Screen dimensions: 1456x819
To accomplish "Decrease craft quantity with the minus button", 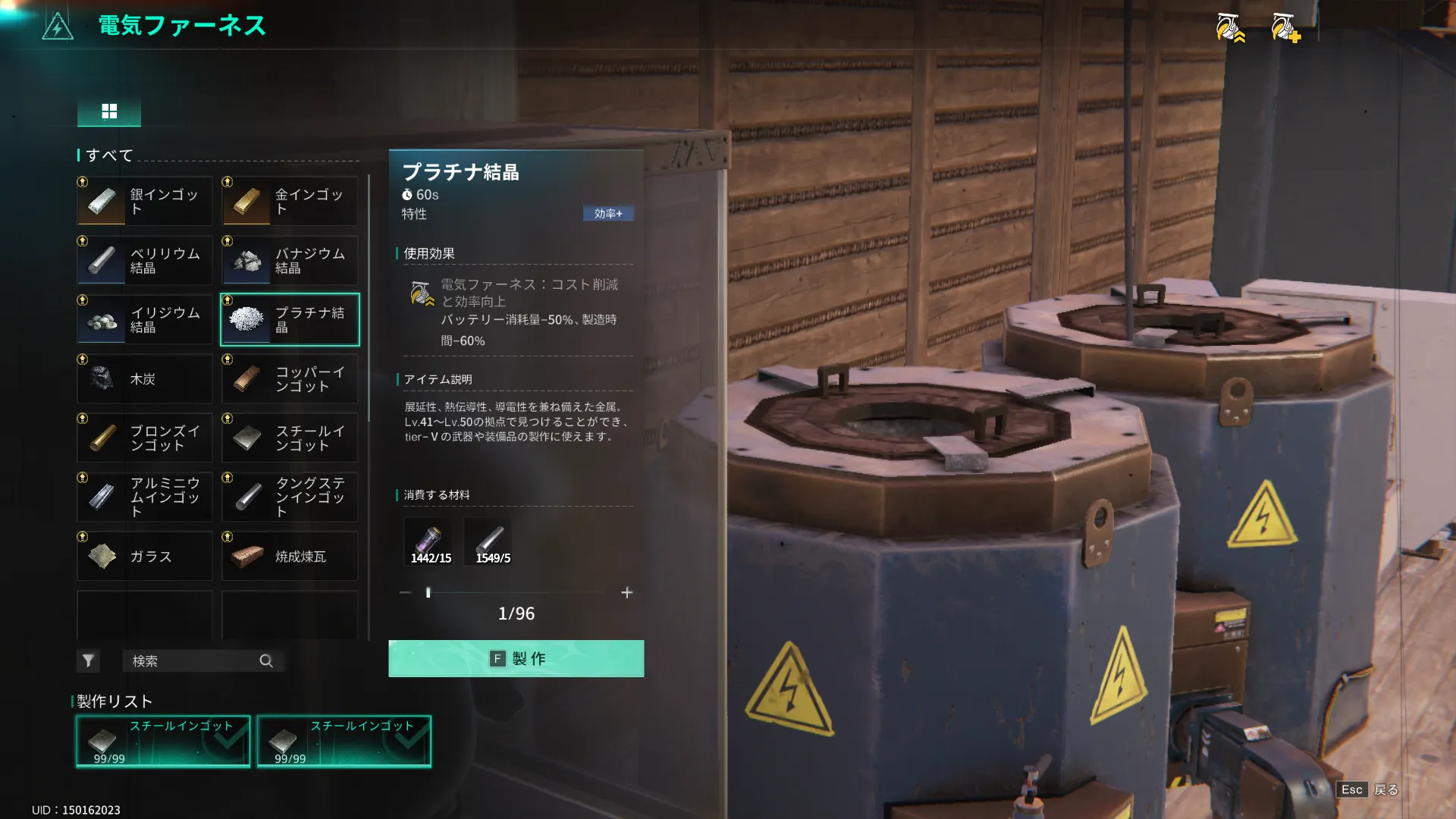I will pyautogui.click(x=405, y=592).
